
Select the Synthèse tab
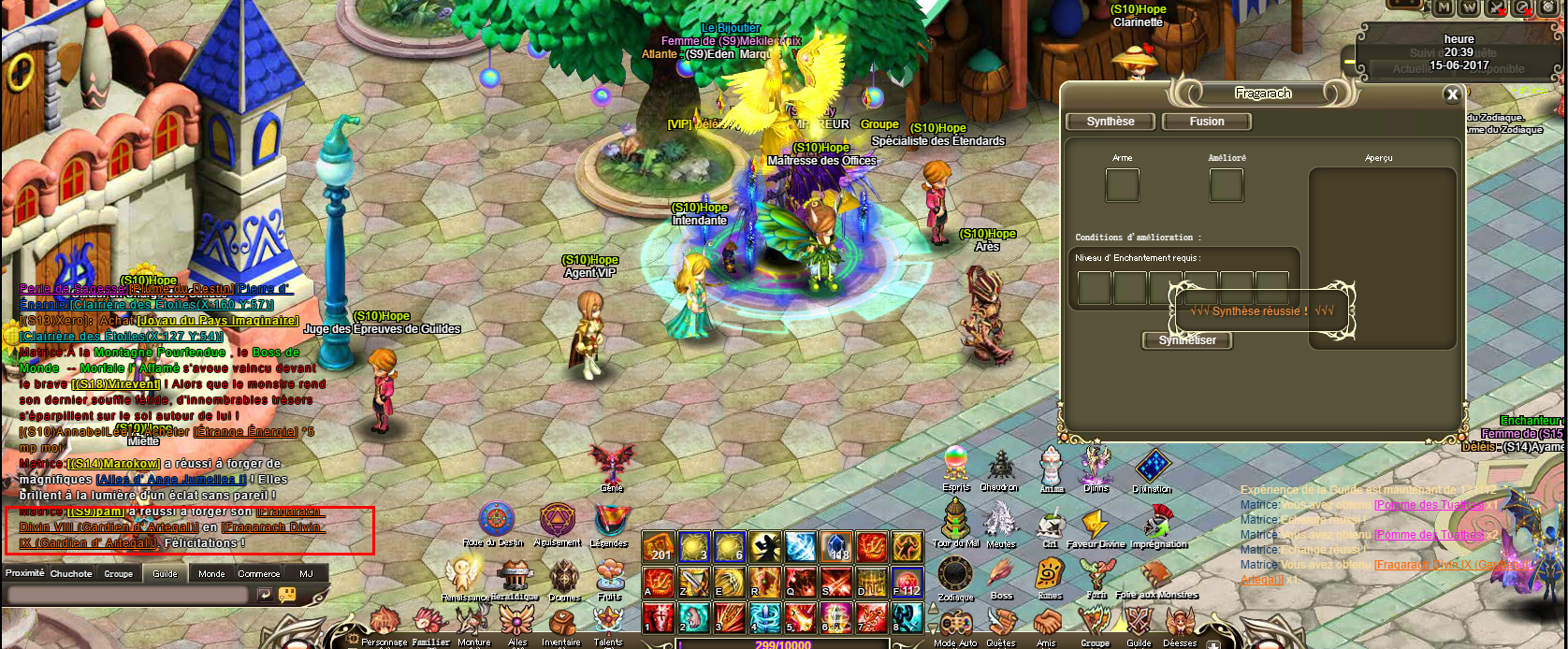coord(1111,122)
